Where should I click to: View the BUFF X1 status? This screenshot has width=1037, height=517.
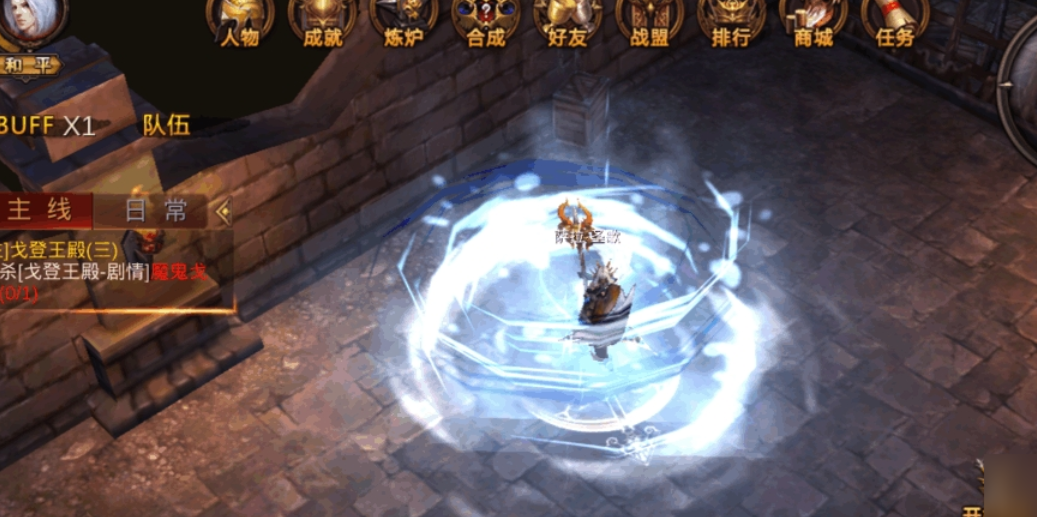(48, 125)
